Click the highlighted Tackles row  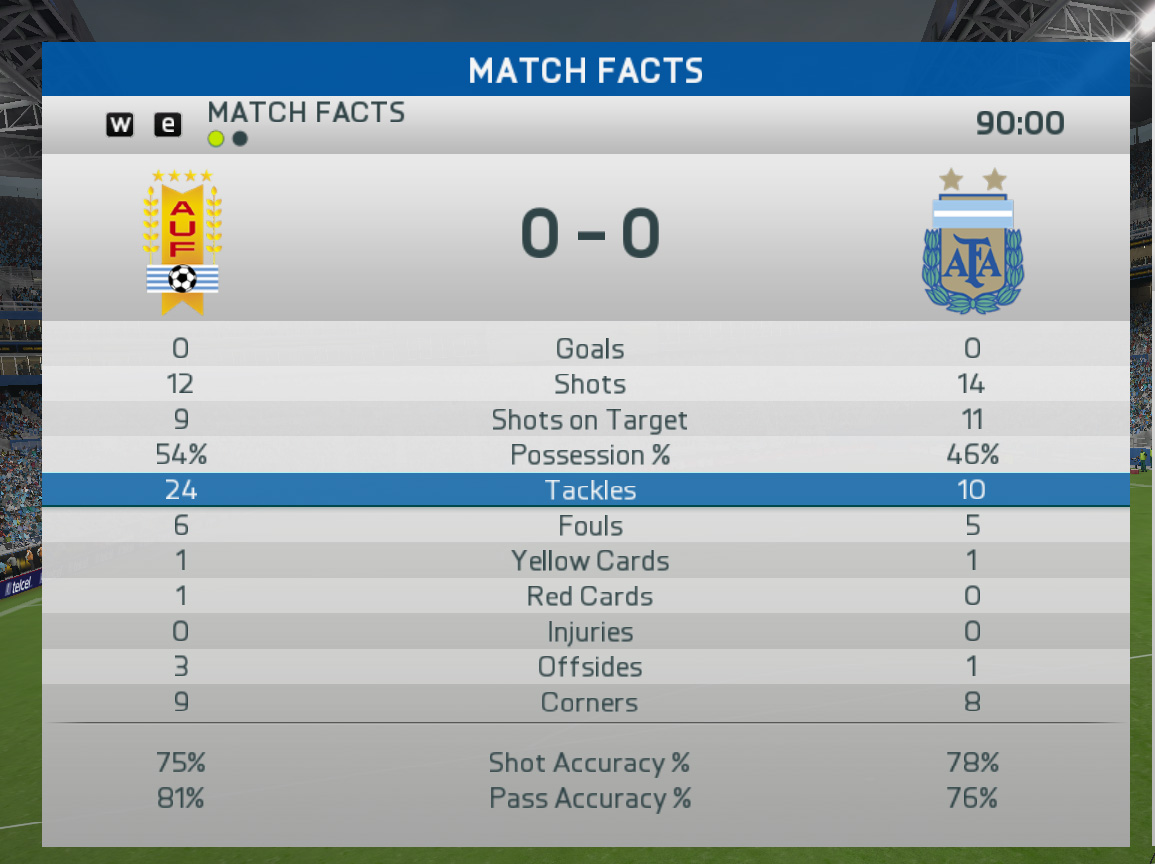pyautogui.click(x=589, y=490)
